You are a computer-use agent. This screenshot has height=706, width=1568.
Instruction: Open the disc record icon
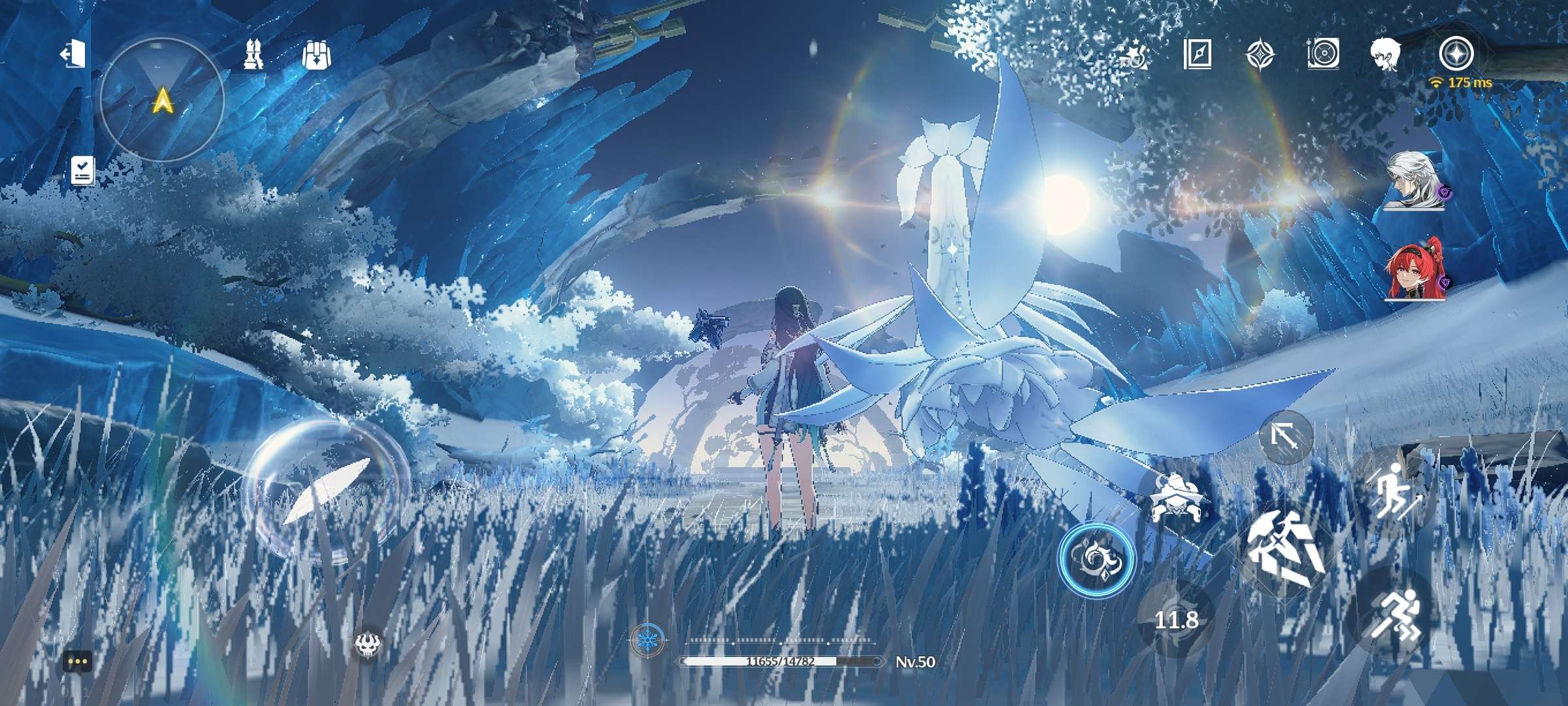1324,54
